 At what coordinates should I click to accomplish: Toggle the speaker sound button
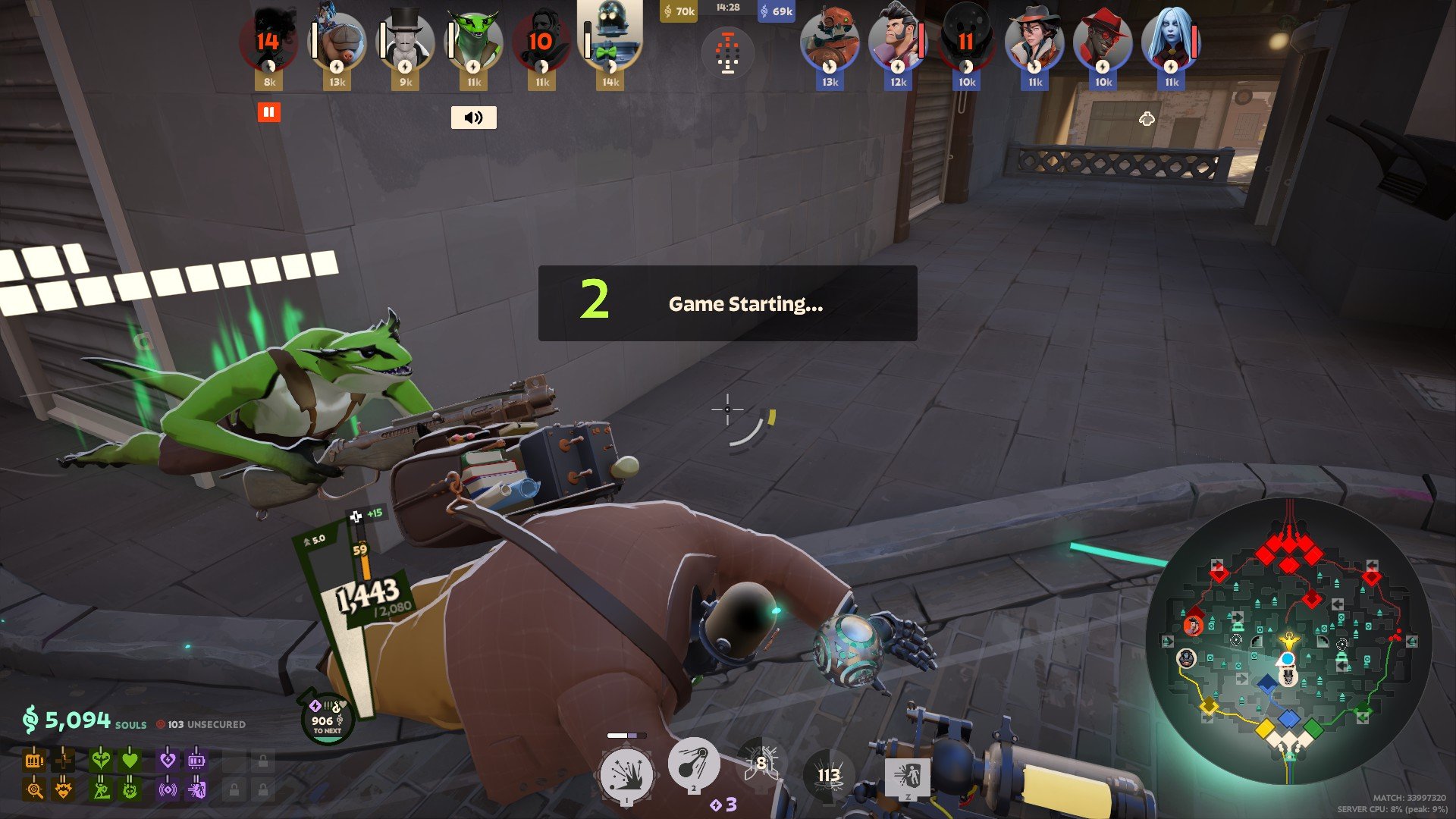pos(473,118)
